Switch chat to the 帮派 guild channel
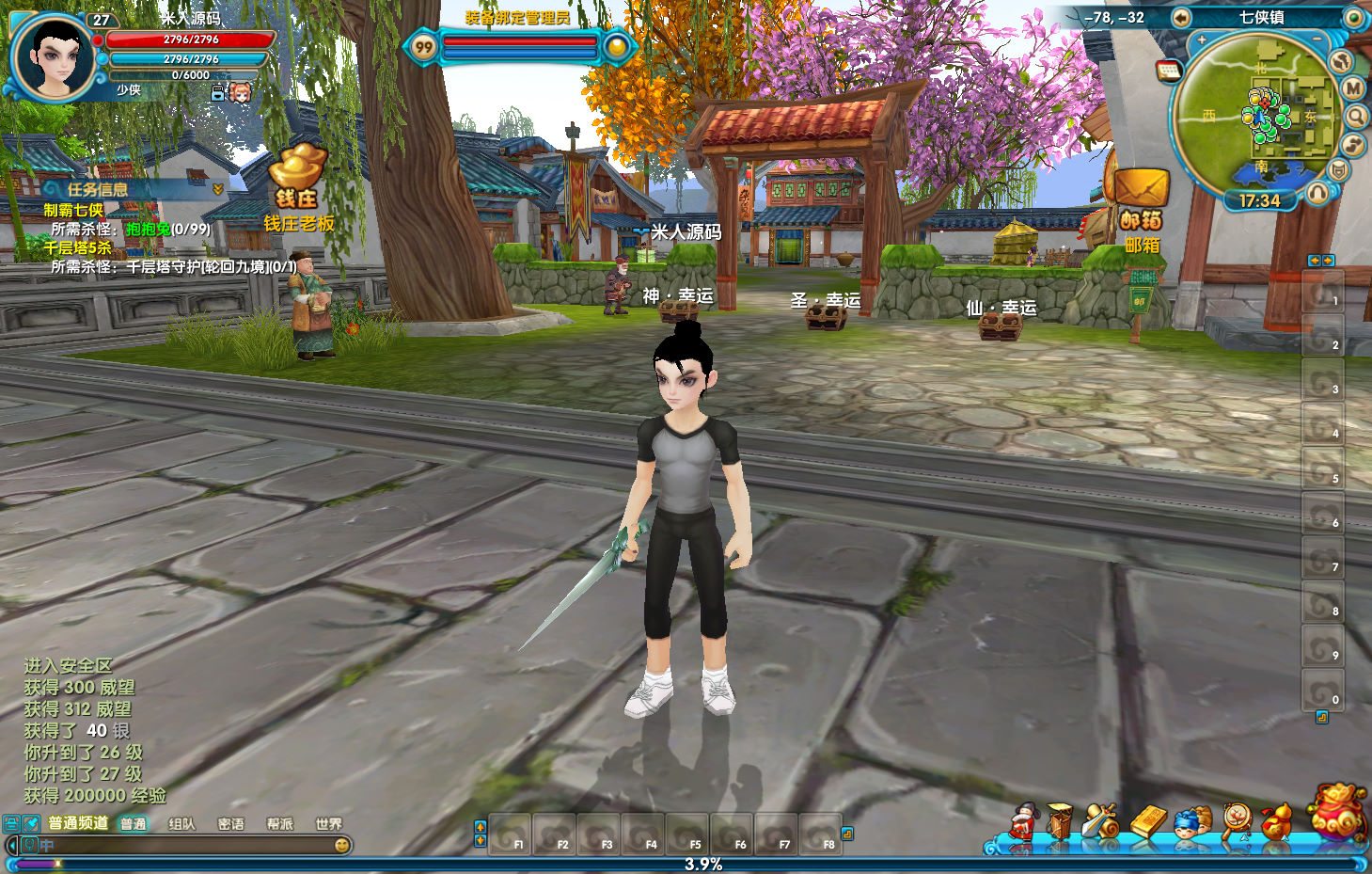This screenshot has width=1372, height=874. 279,824
